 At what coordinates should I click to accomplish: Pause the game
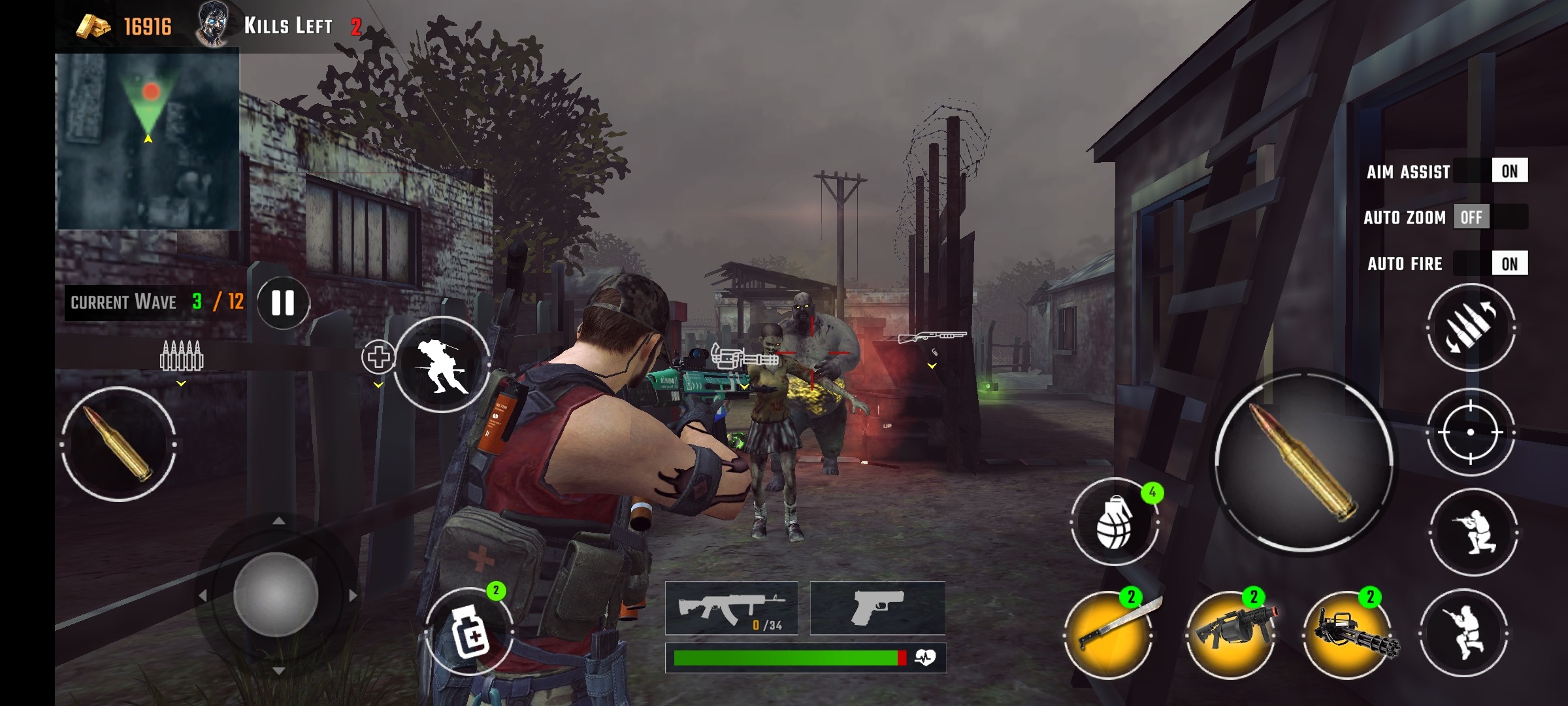(283, 303)
